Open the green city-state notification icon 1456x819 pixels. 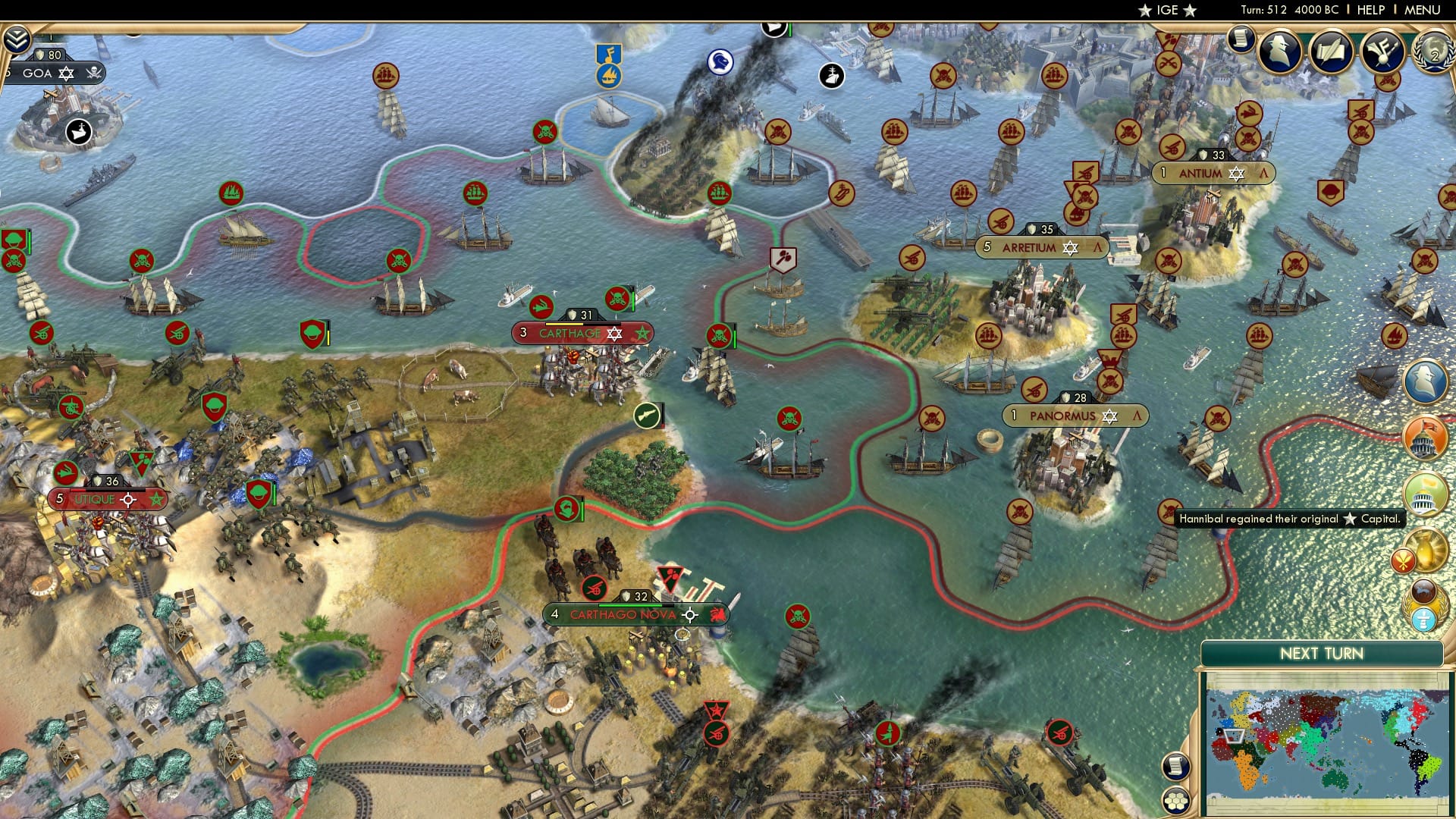[x=1426, y=493]
